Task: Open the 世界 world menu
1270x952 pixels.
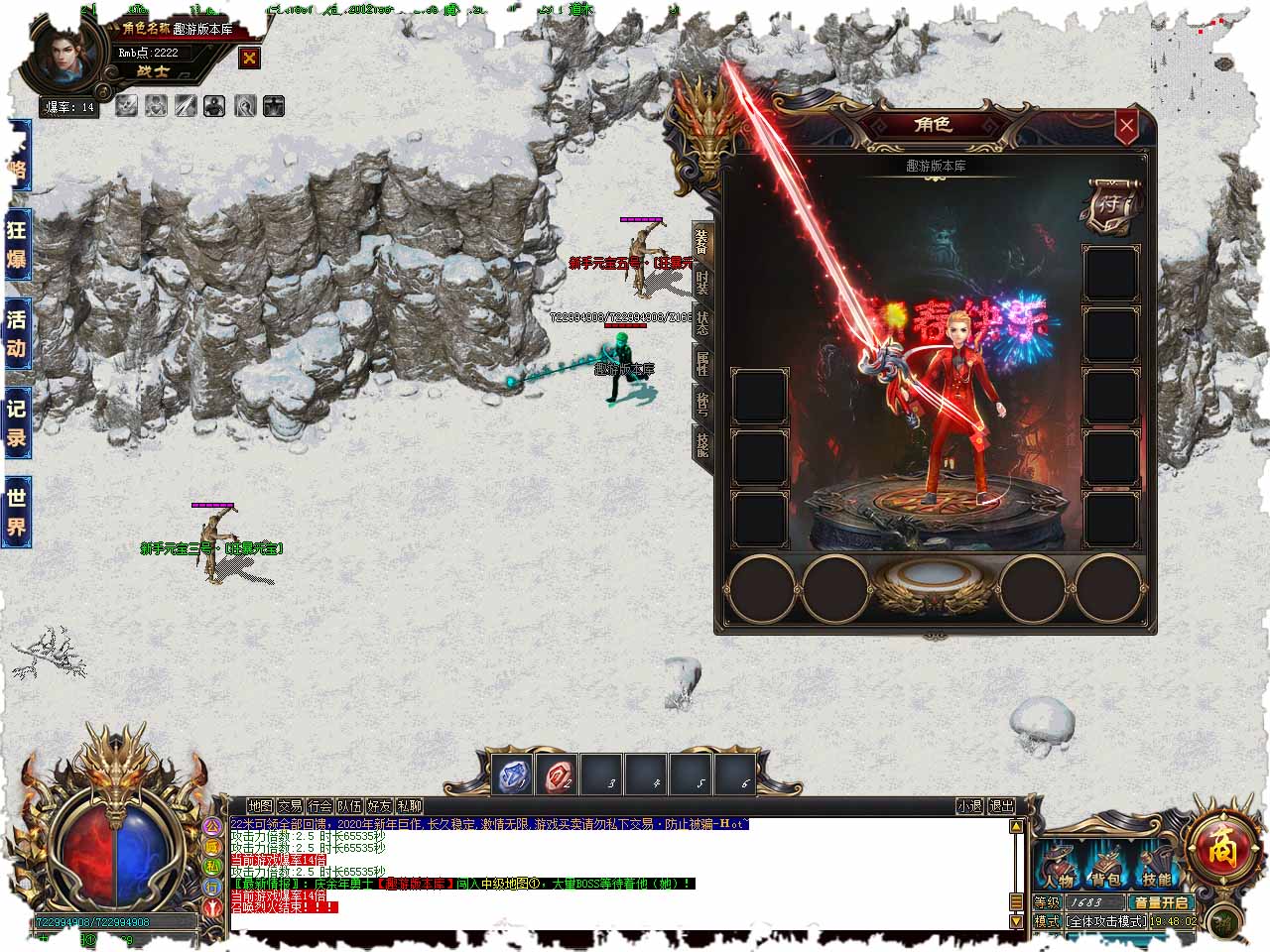Action: tap(17, 512)
